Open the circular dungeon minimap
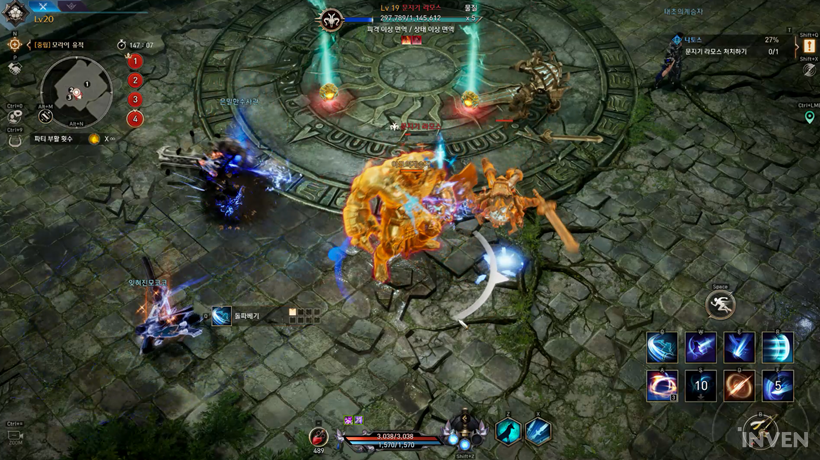The image size is (820, 460). 77,91
